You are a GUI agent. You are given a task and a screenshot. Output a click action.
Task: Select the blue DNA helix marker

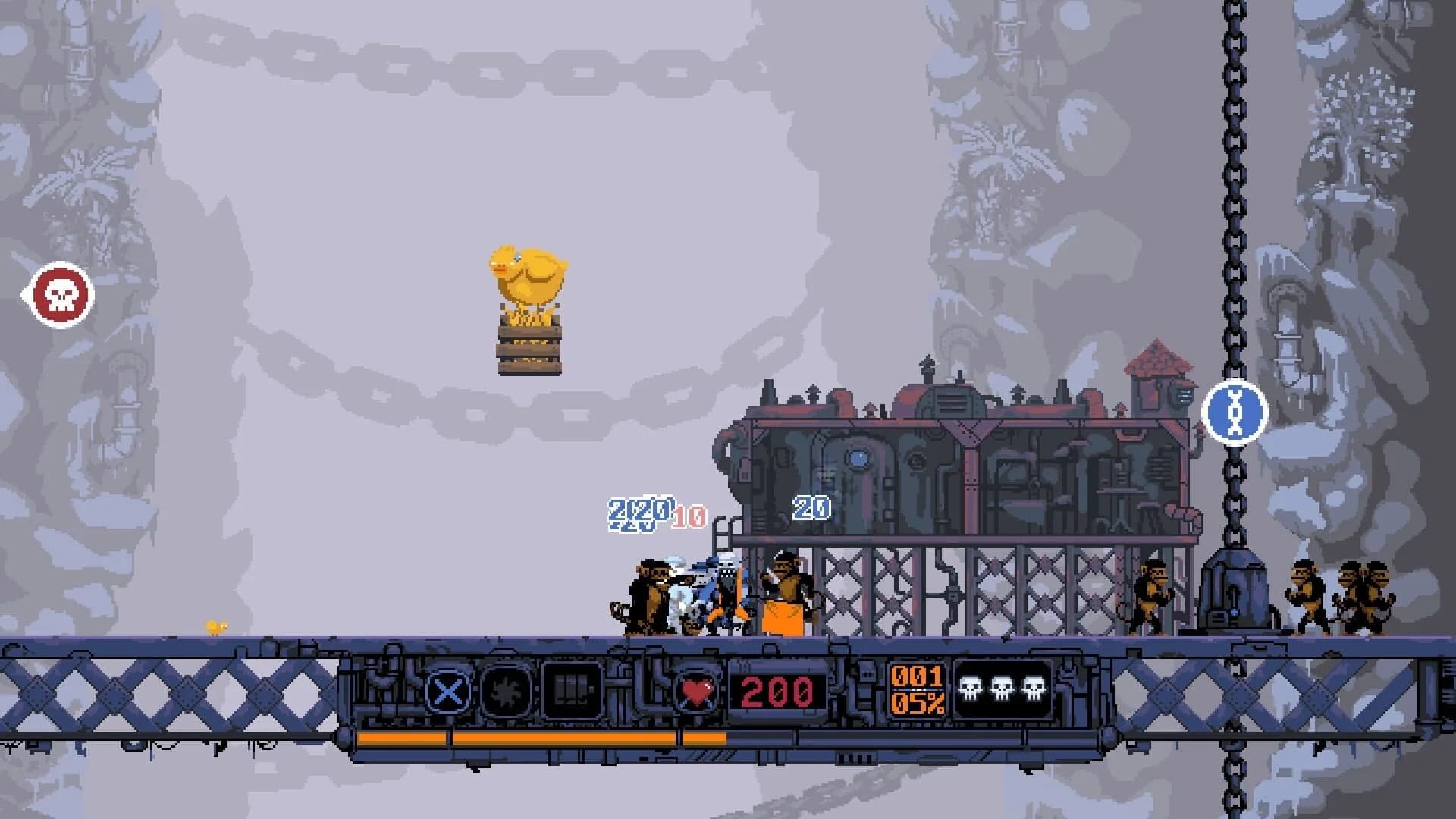point(1235,412)
